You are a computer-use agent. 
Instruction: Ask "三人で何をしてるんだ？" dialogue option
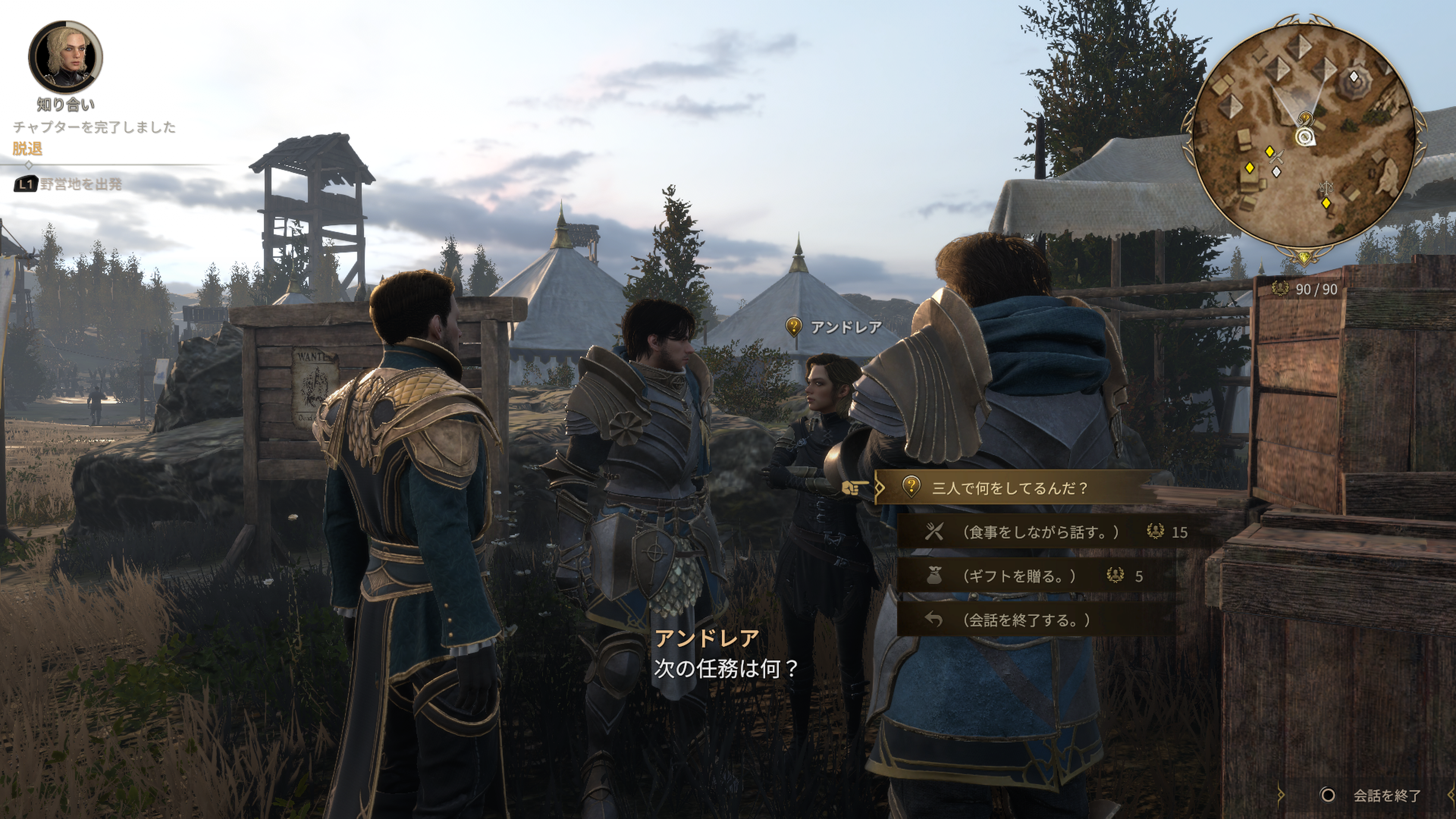(1009, 488)
